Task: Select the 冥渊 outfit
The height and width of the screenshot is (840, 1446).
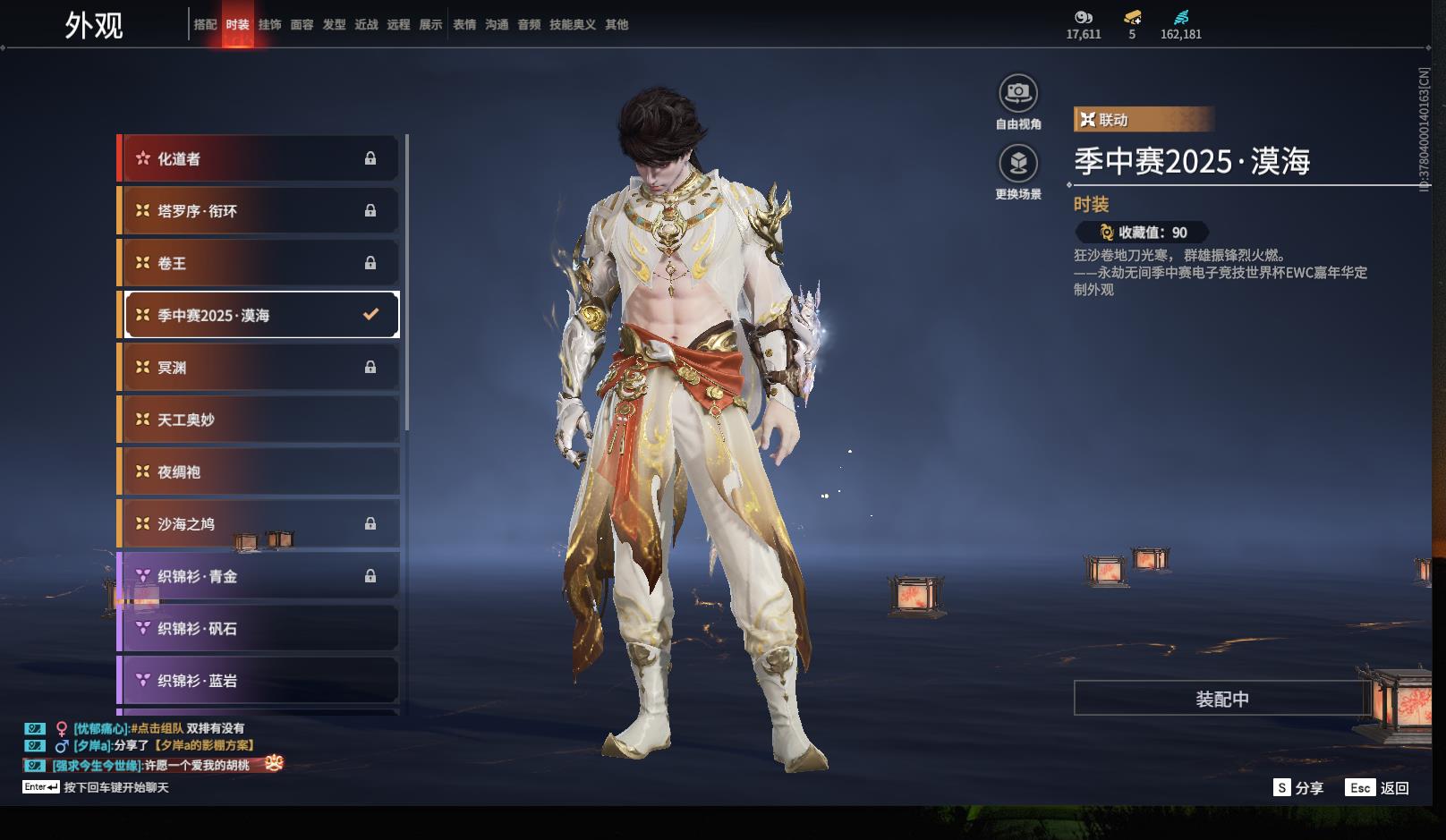Action: (x=259, y=368)
